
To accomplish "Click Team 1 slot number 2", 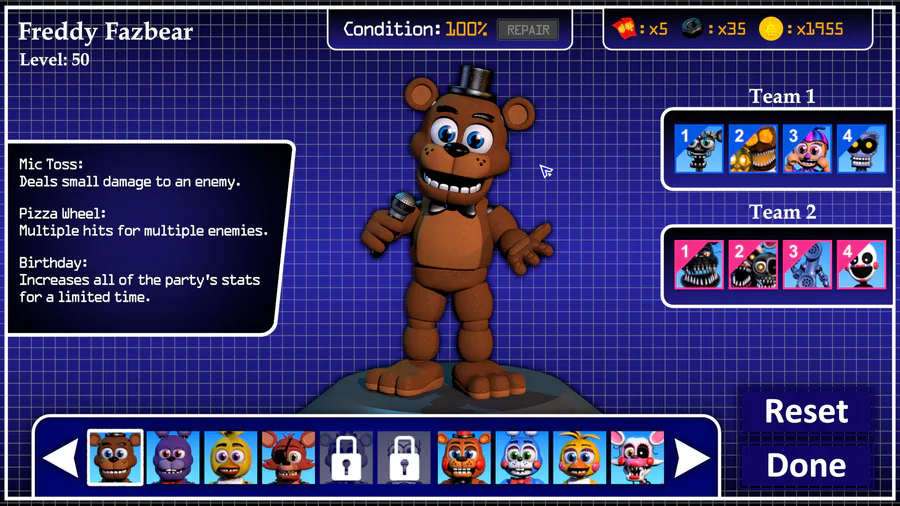I will coord(752,149).
